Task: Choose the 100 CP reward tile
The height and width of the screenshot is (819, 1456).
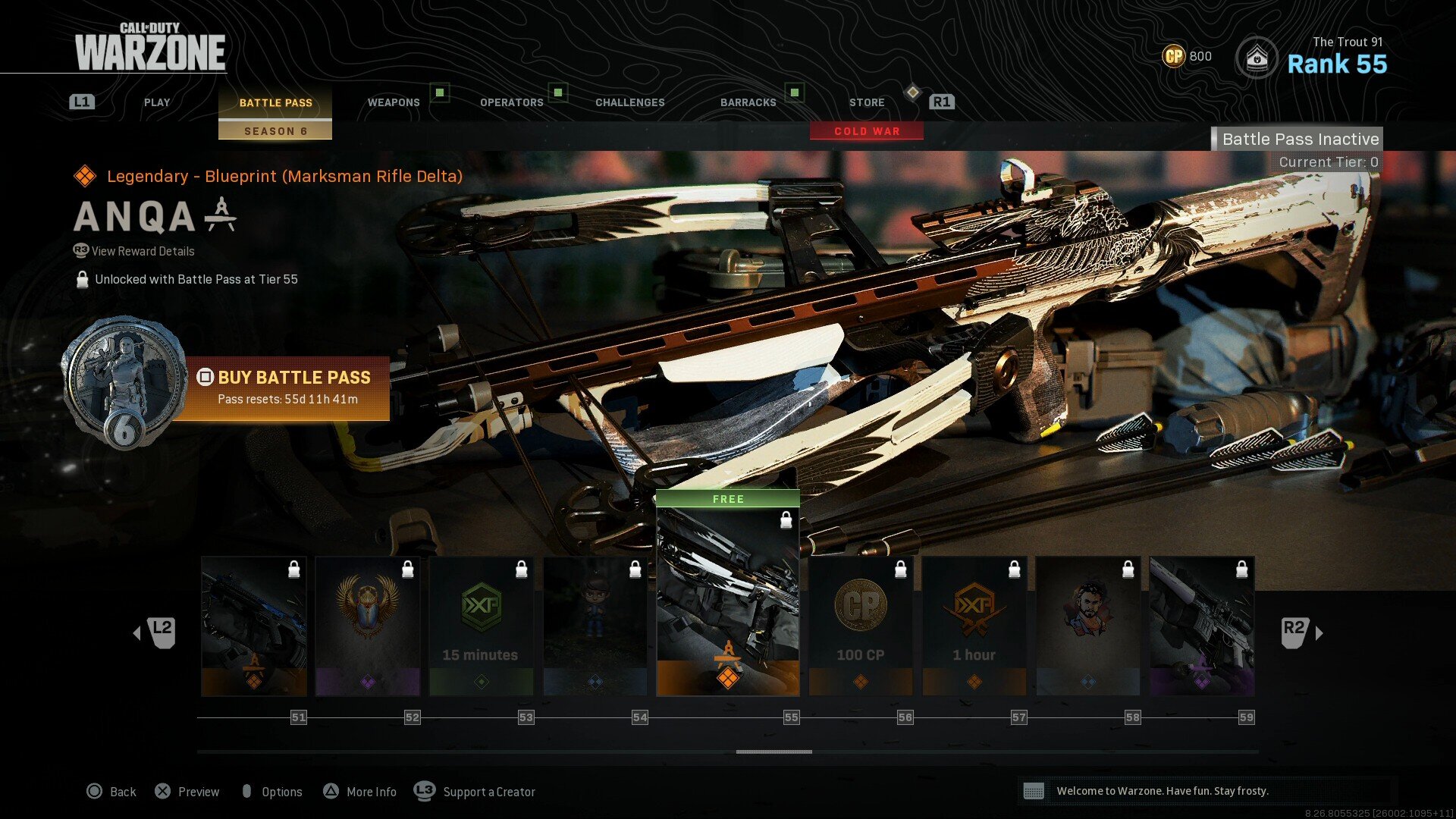Action: click(861, 626)
